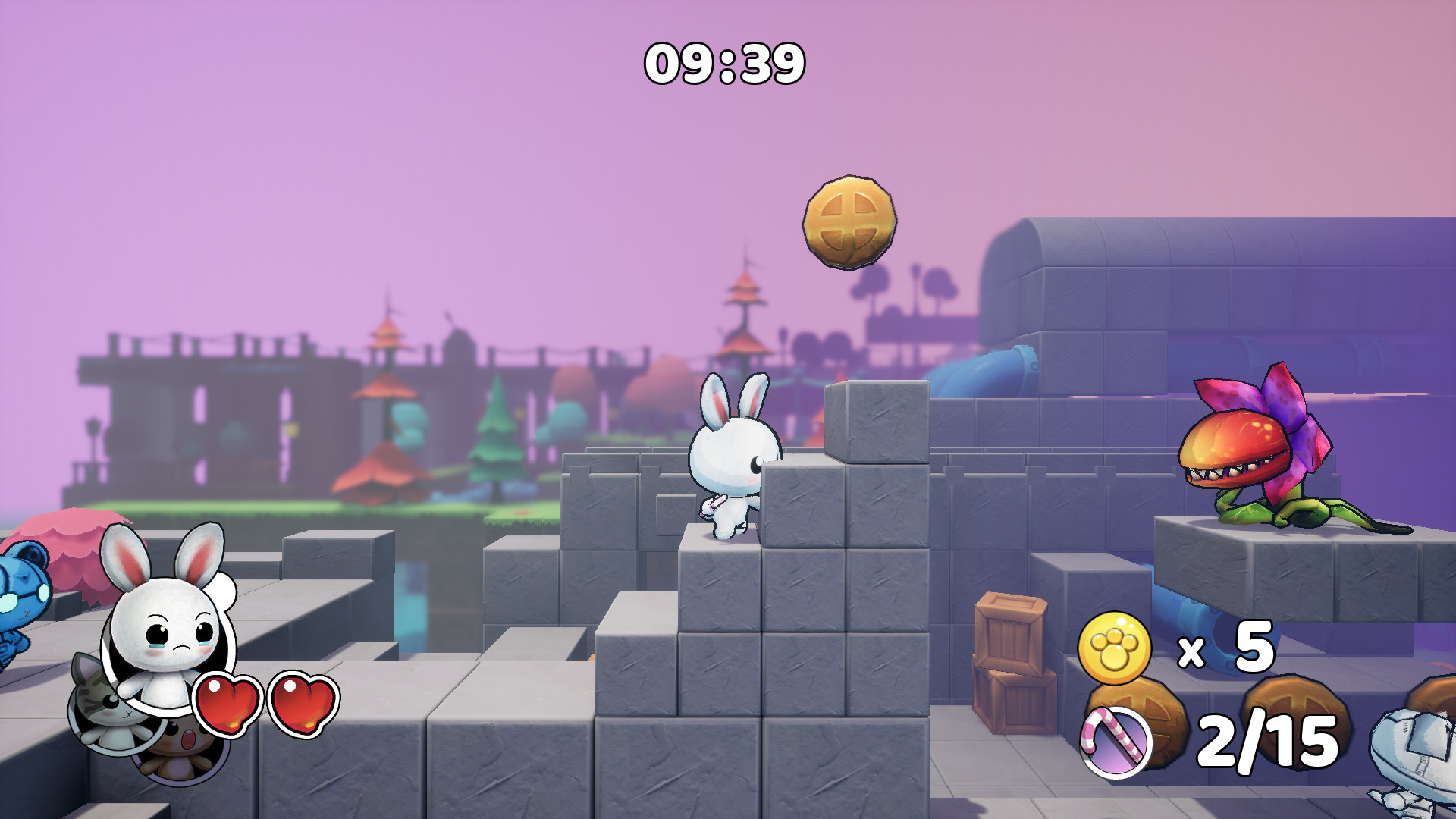Select the bunny player character
The height and width of the screenshot is (819, 1456).
point(732,463)
